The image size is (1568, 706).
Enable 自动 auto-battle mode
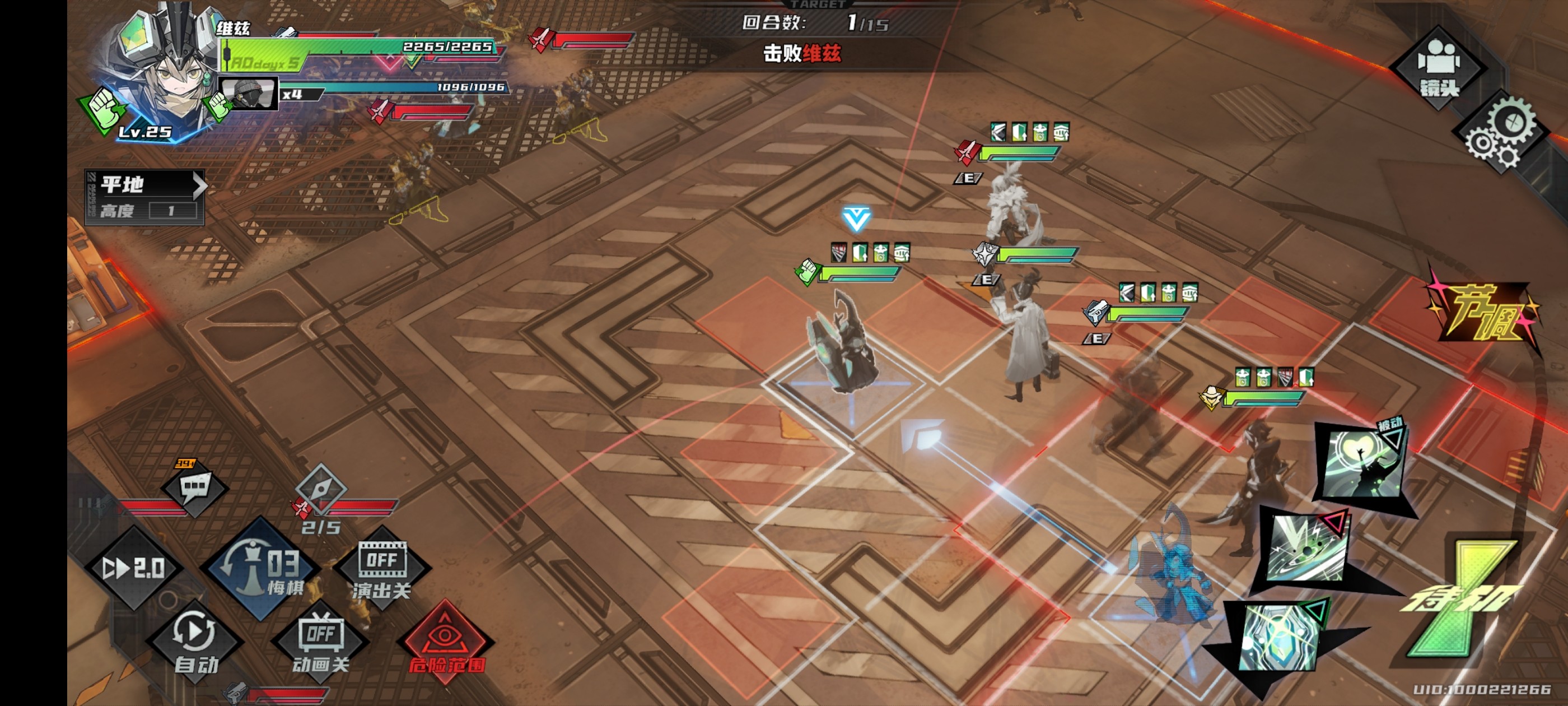[195, 642]
